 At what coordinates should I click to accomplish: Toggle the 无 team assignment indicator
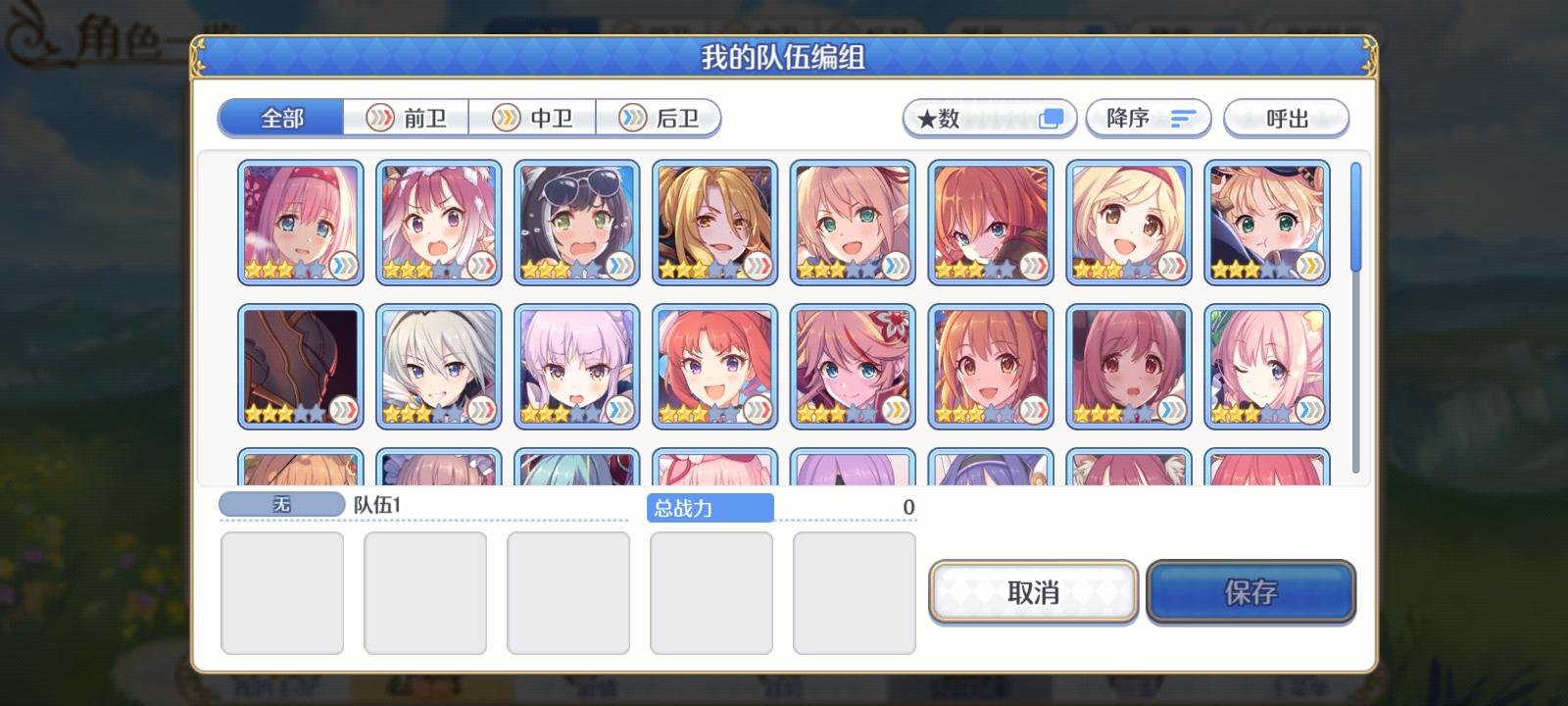click(x=281, y=502)
